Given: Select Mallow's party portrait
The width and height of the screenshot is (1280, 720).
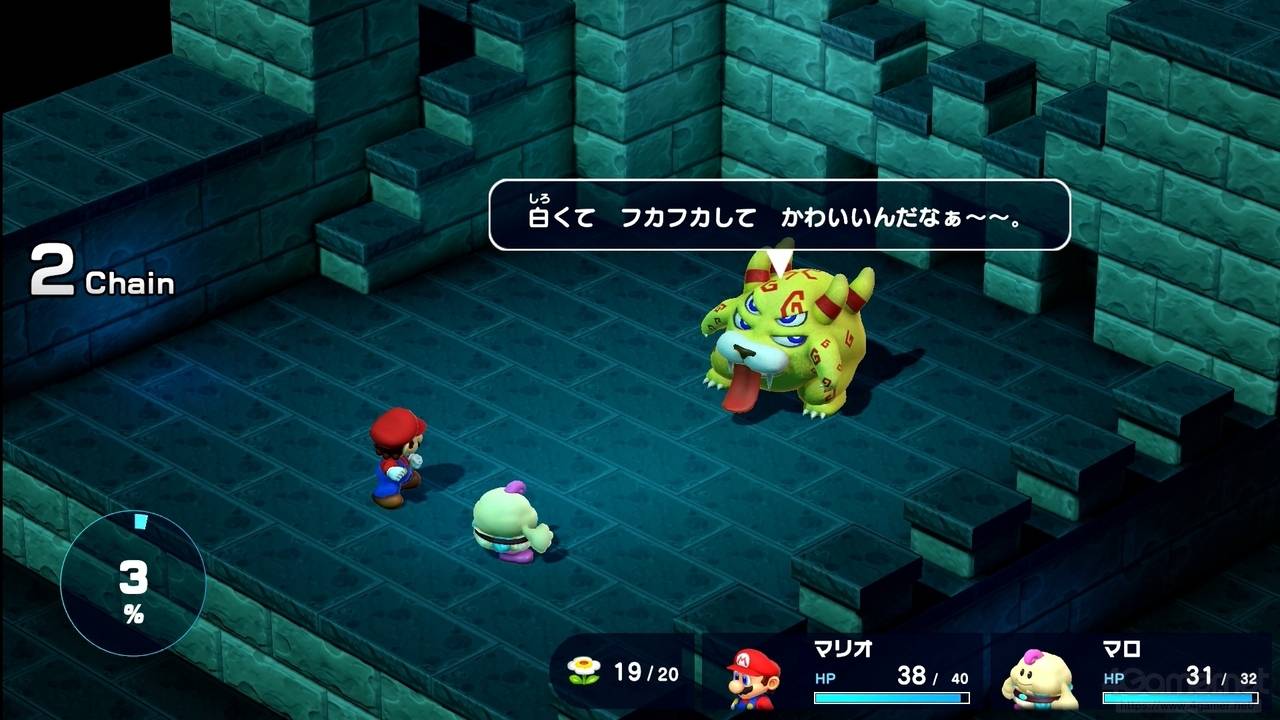Looking at the screenshot, I should click(x=1040, y=679).
